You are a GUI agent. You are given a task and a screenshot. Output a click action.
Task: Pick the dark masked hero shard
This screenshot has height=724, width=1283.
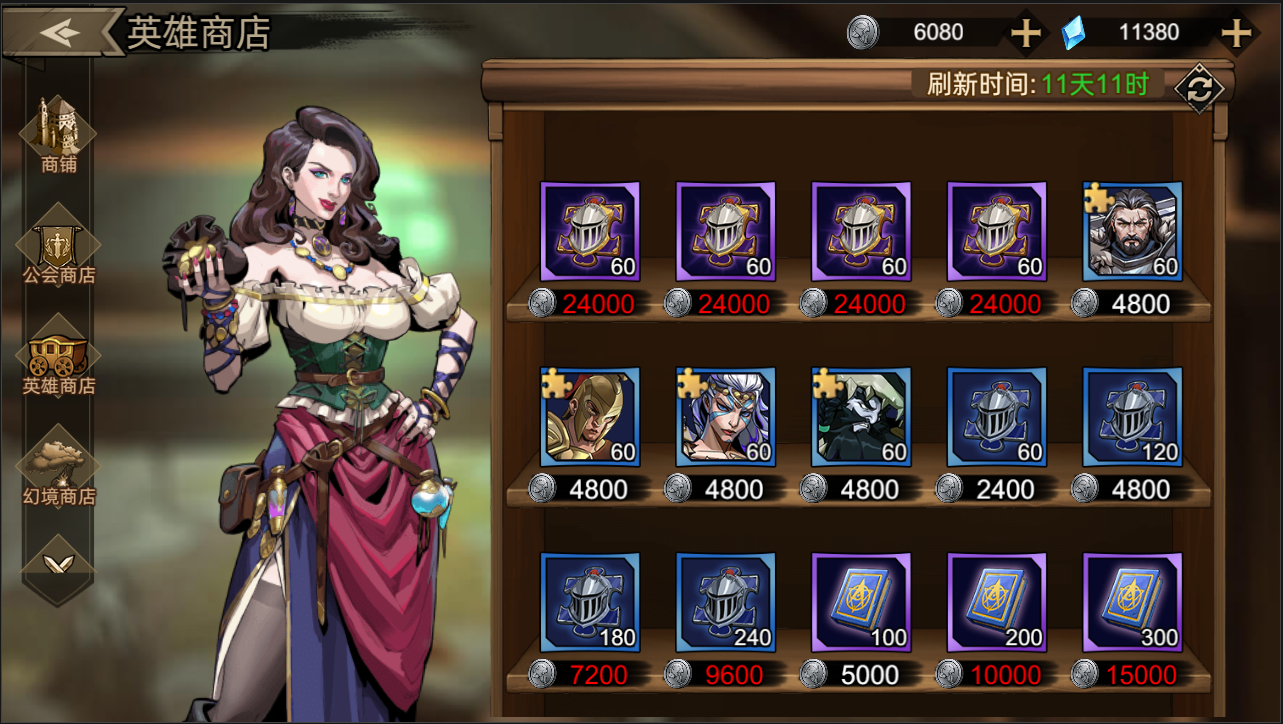coord(861,417)
